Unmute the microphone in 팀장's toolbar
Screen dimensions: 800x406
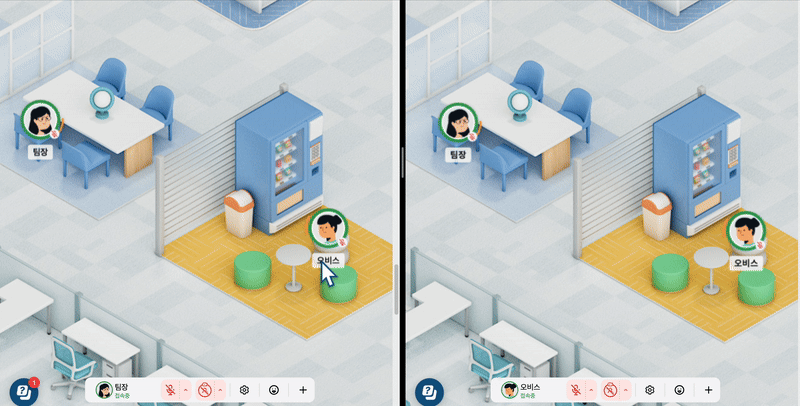point(171,389)
